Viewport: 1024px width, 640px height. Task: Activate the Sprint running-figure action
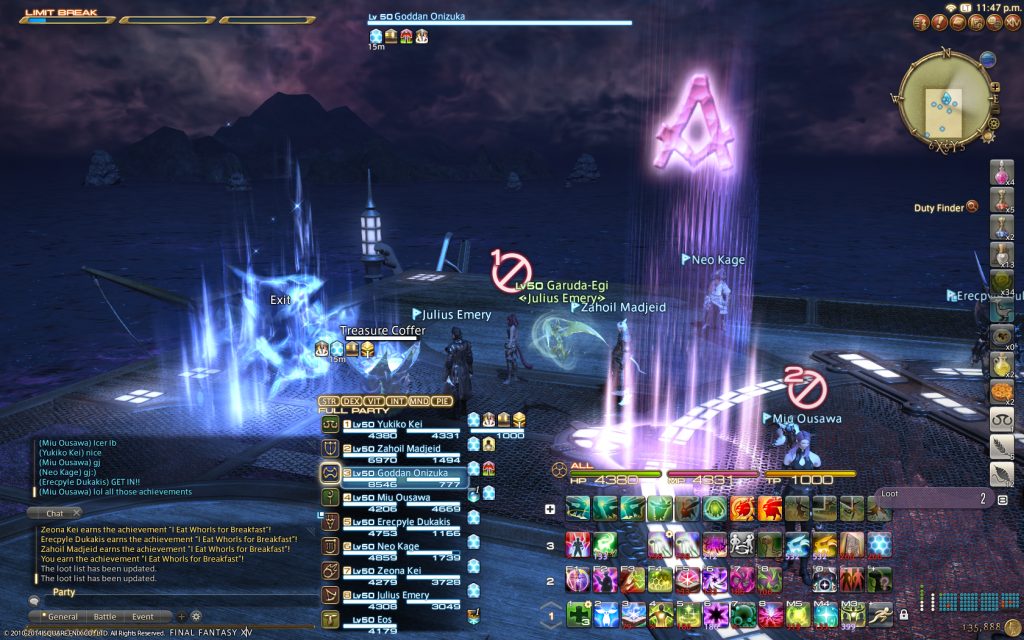(x=881, y=613)
